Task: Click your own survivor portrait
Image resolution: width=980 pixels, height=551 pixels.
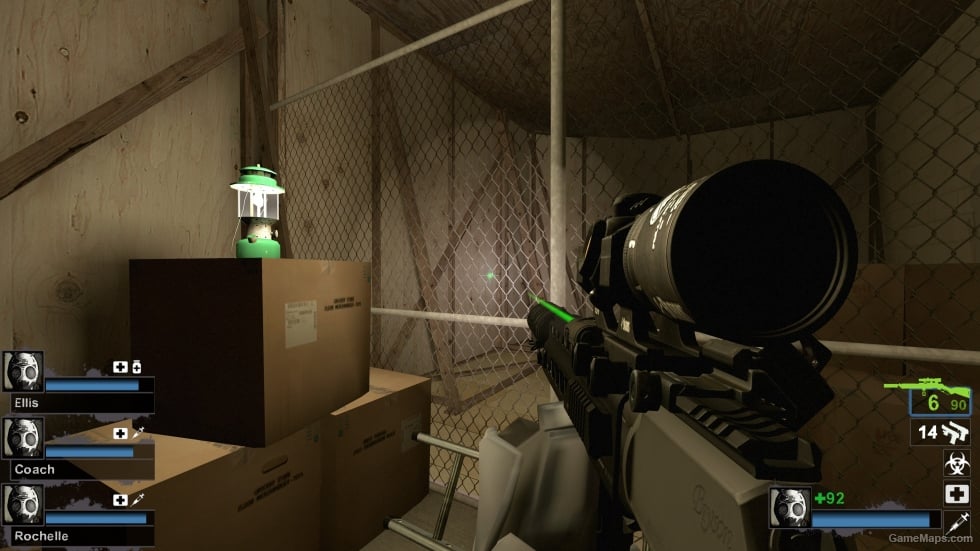Action: click(789, 507)
